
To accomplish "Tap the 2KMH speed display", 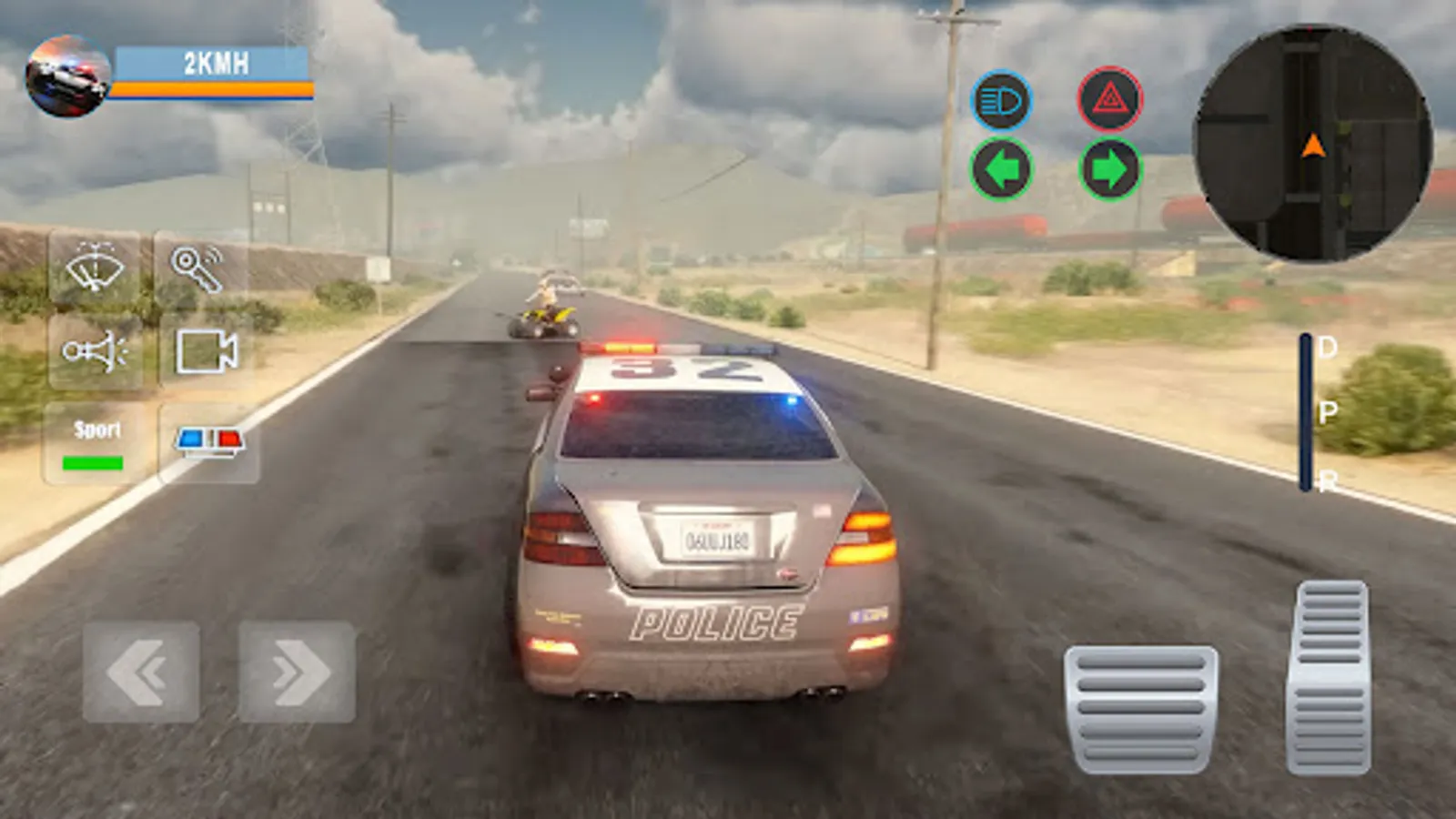I will pyautogui.click(x=214, y=64).
